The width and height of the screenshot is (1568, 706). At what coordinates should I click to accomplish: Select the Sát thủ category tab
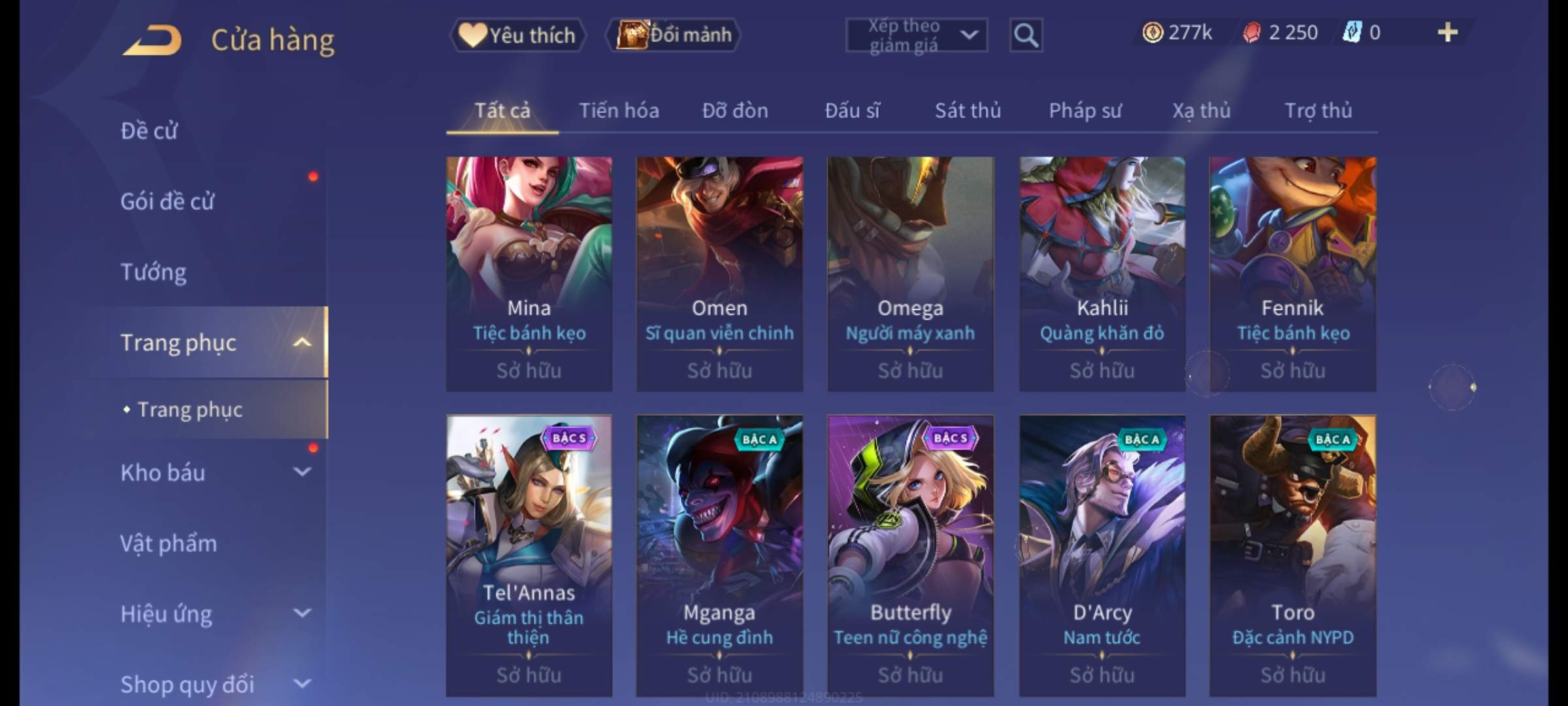[968, 110]
